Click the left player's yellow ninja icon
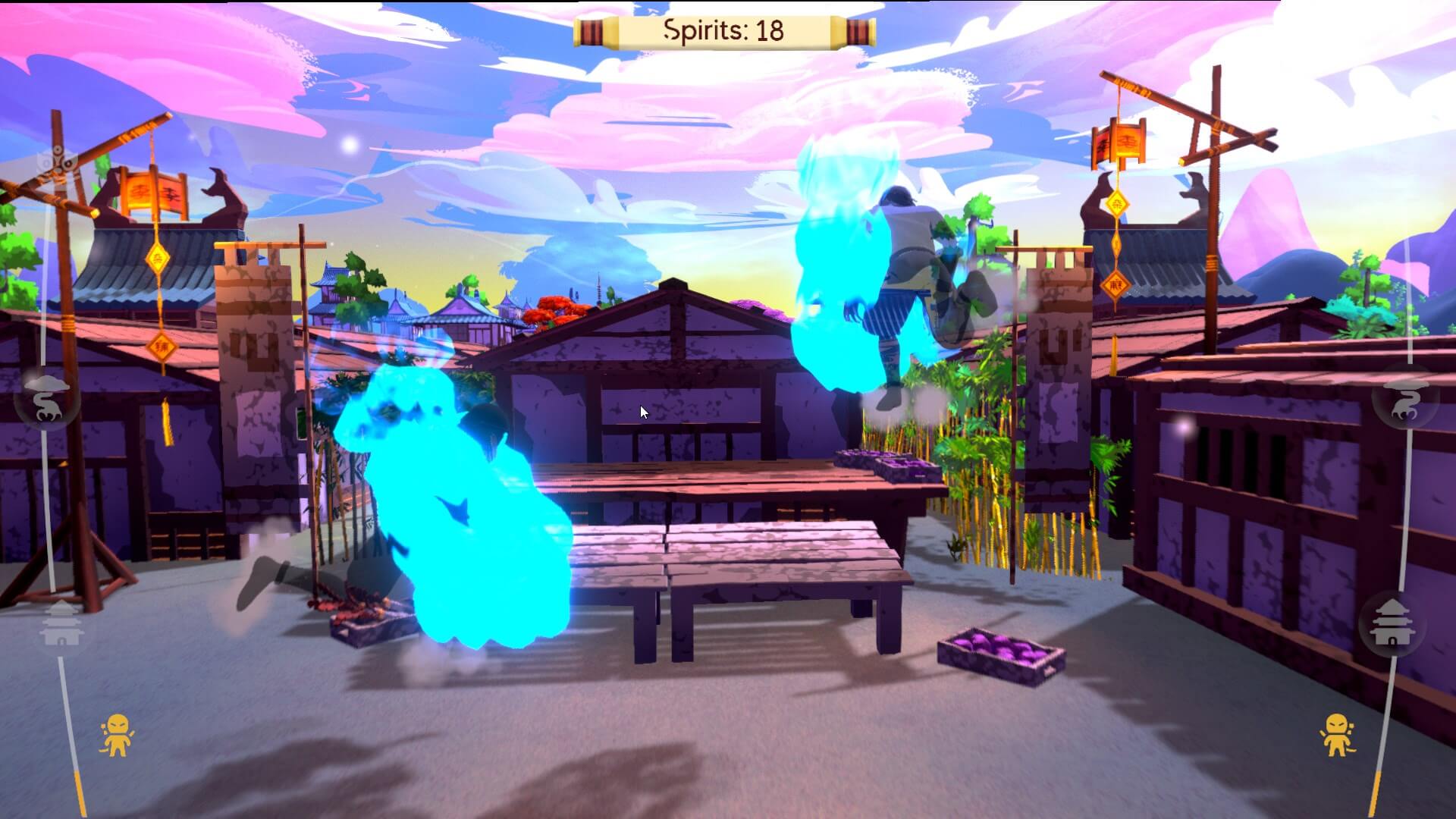 tap(116, 735)
